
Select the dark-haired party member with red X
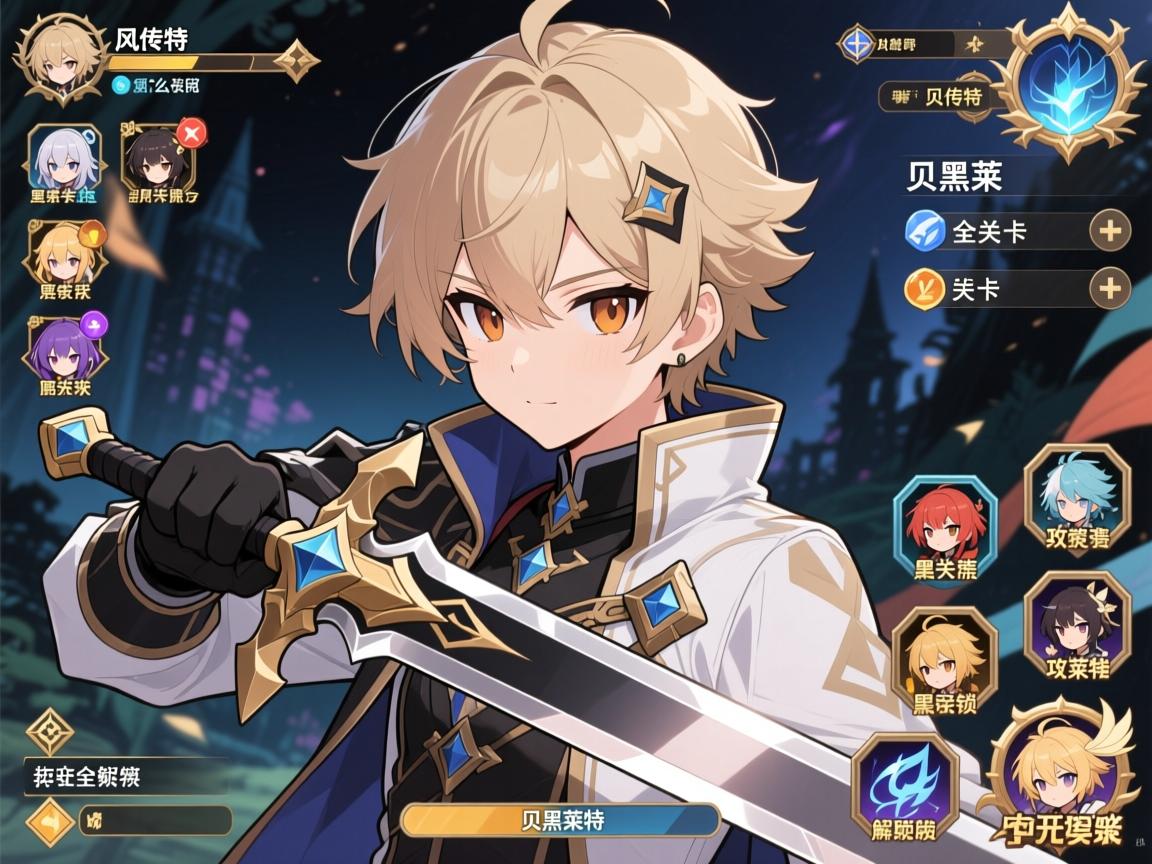point(158,160)
